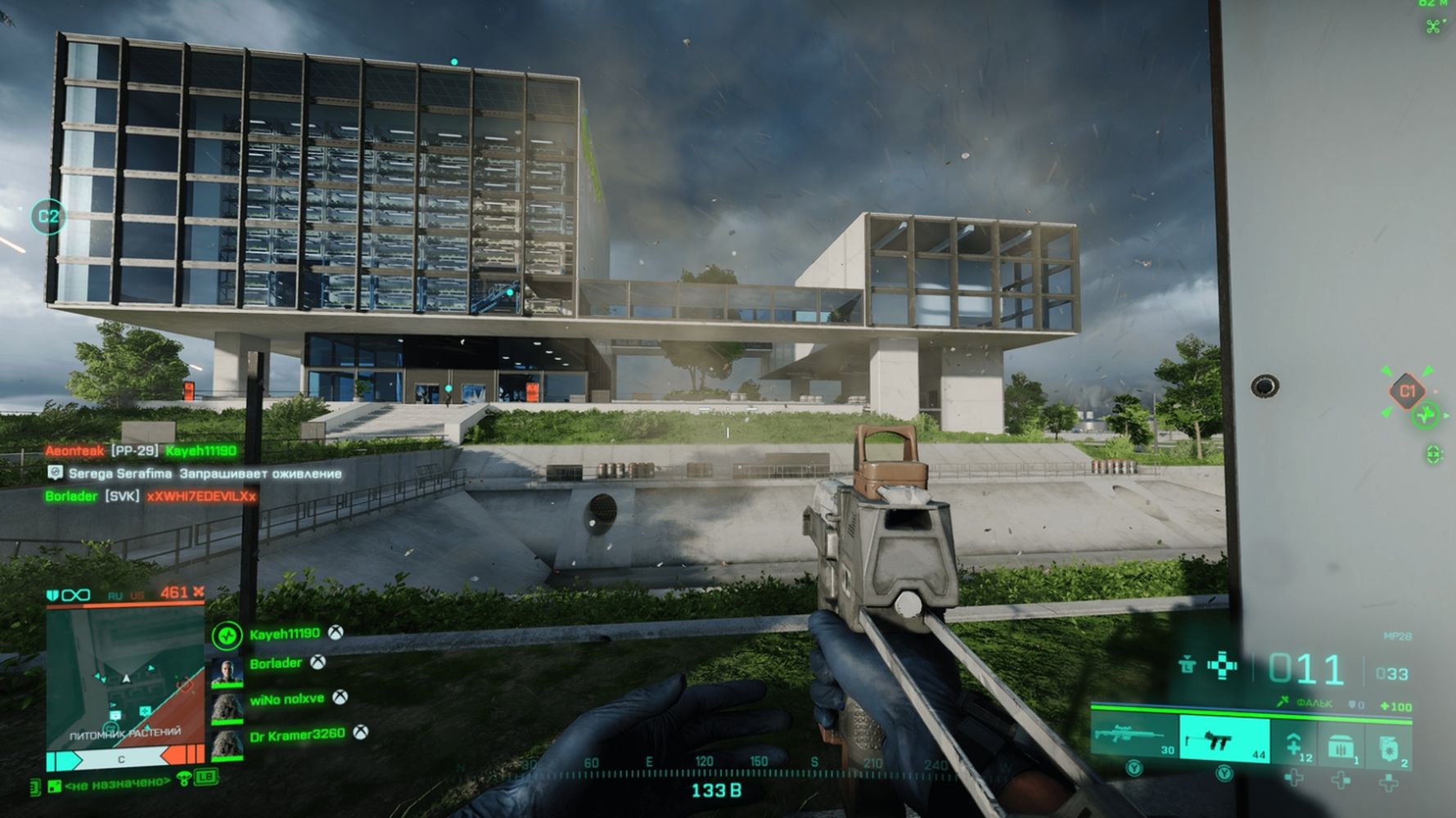Click the C1 objective marker
This screenshot has width=1456, height=818.
click(x=1407, y=391)
